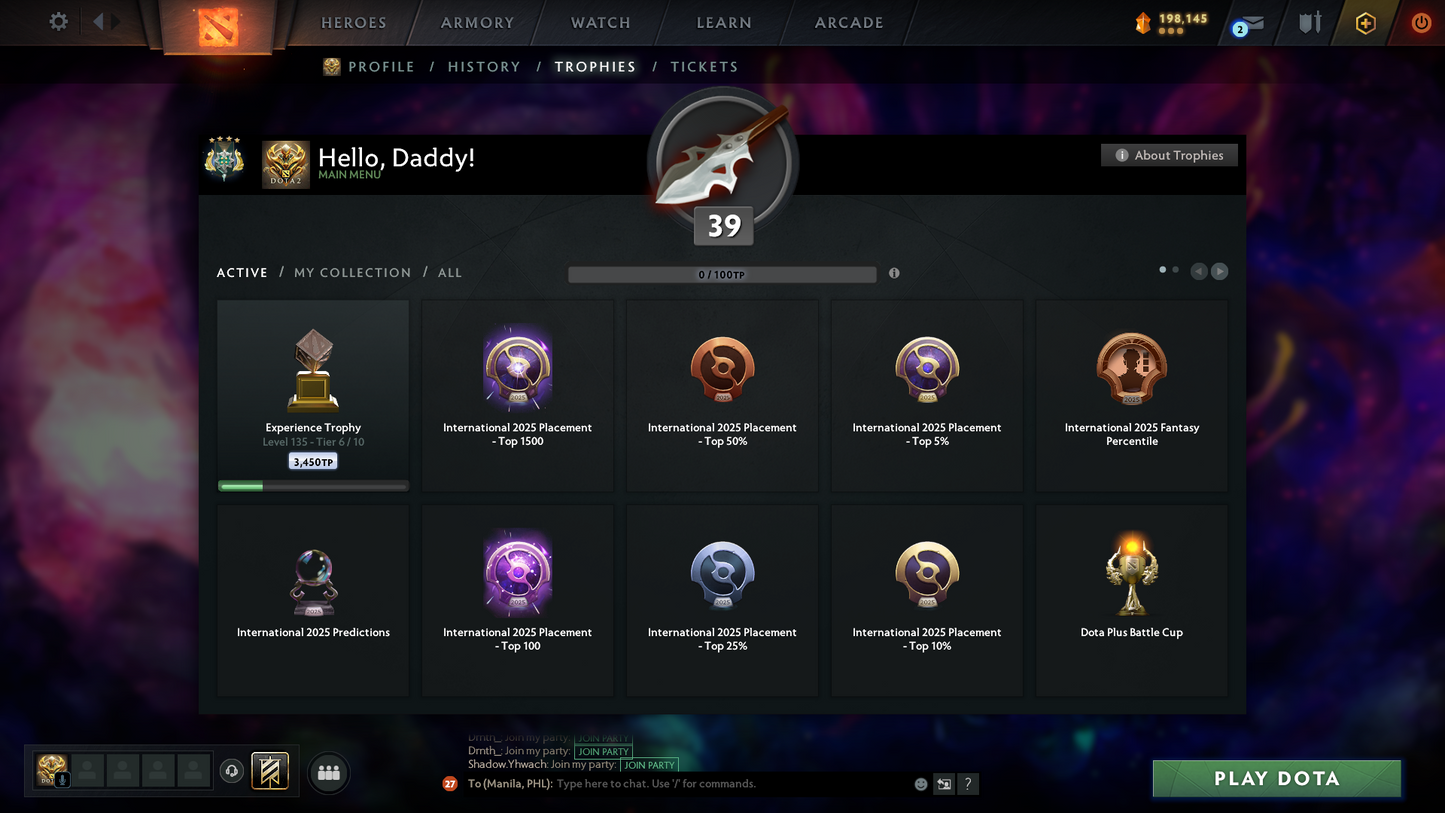This screenshot has height=813, width=1445.
Task: Open the Arcade section
Action: (x=849, y=23)
